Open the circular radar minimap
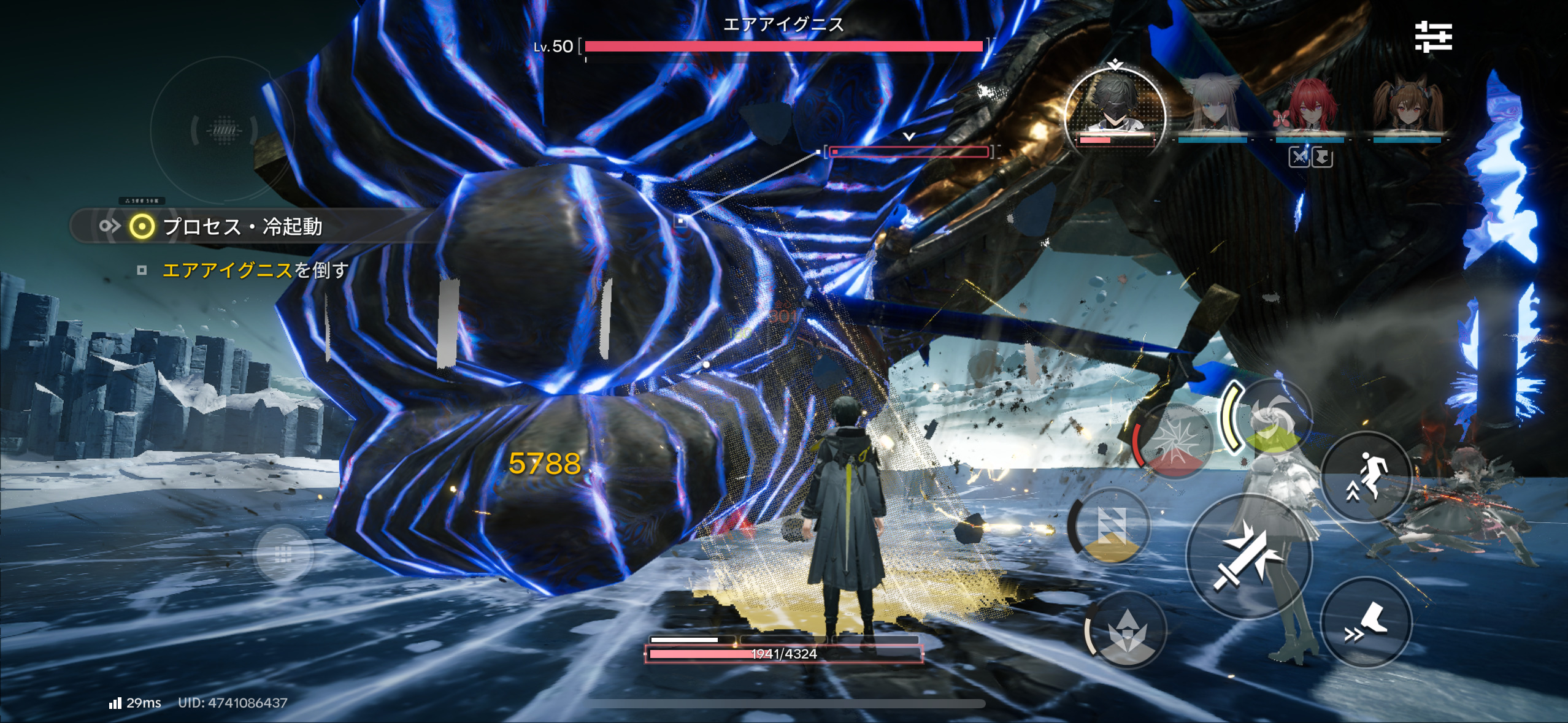Screen dimensions: 1568x723 223,130
